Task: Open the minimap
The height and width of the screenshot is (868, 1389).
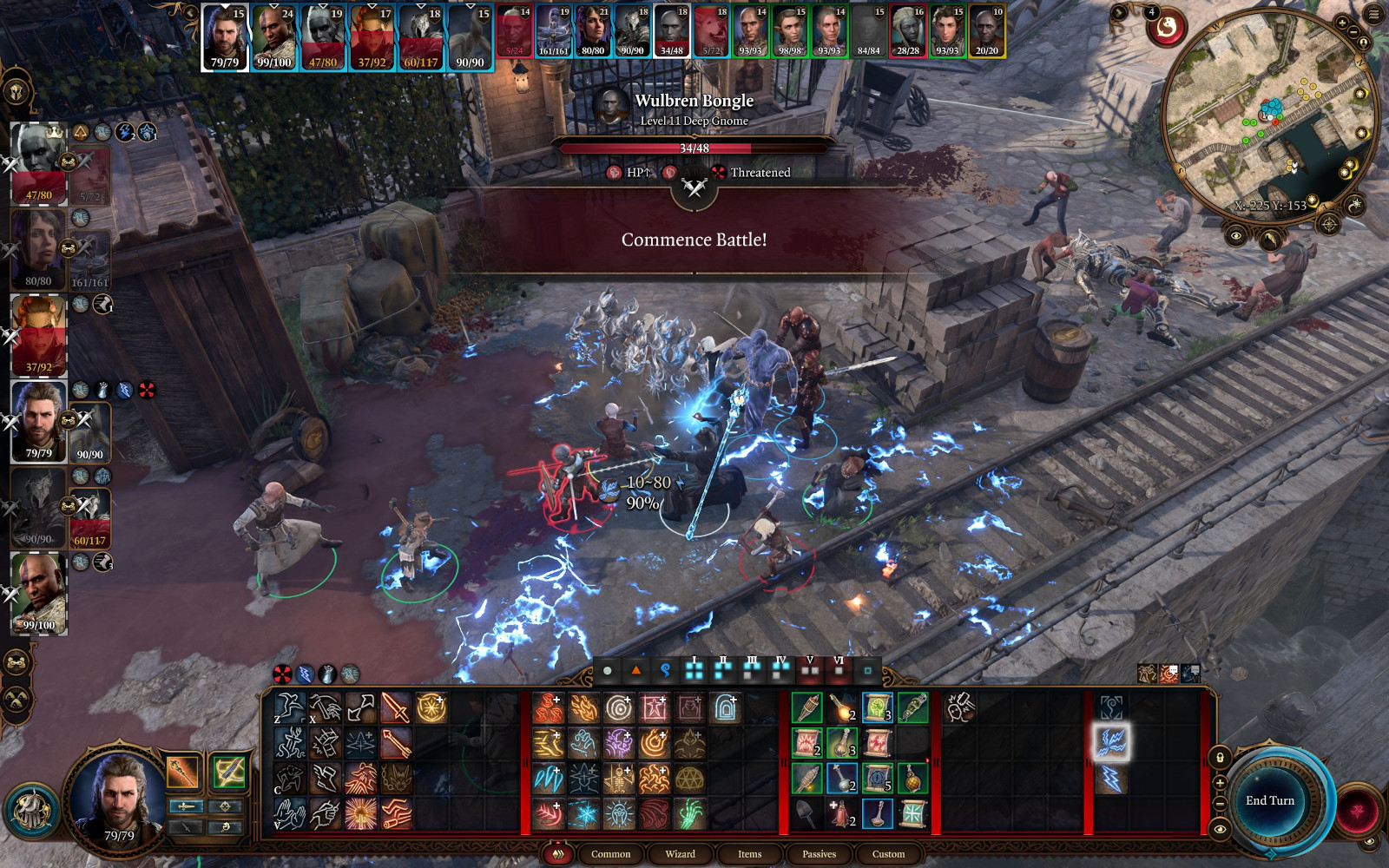Action: (x=1269, y=117)
